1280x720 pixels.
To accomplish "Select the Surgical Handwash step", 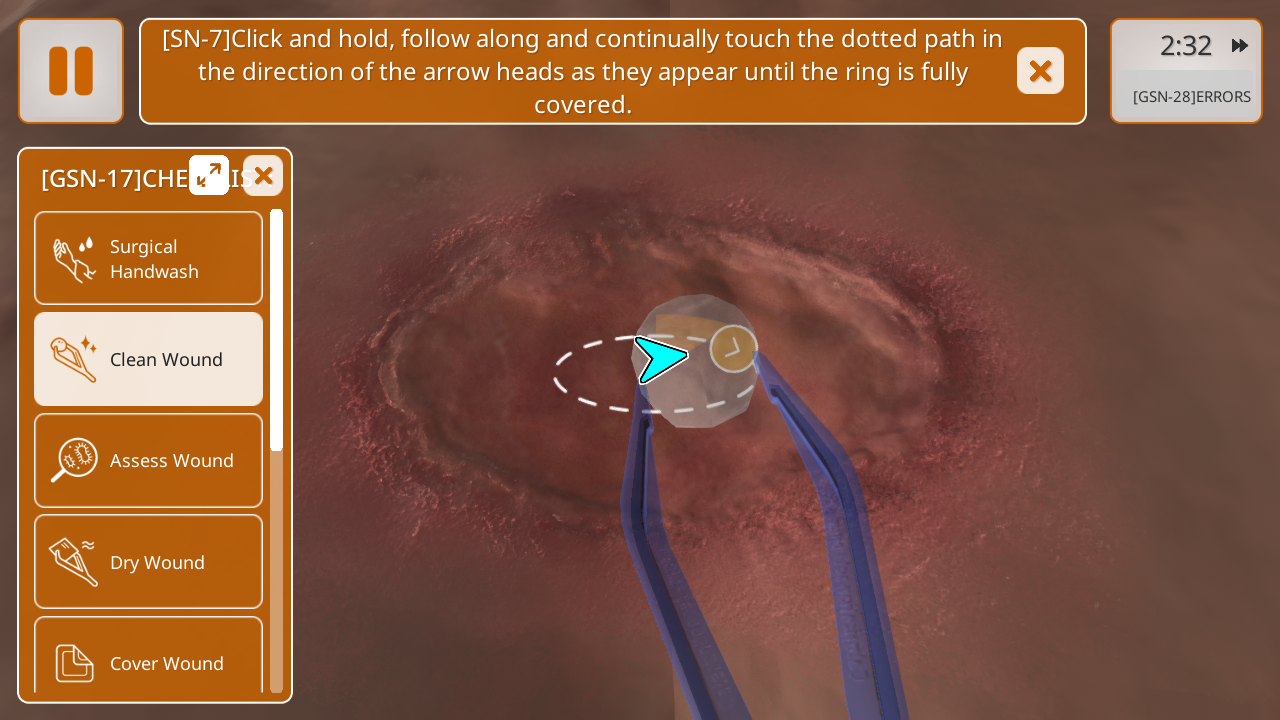I will [149, 259].
